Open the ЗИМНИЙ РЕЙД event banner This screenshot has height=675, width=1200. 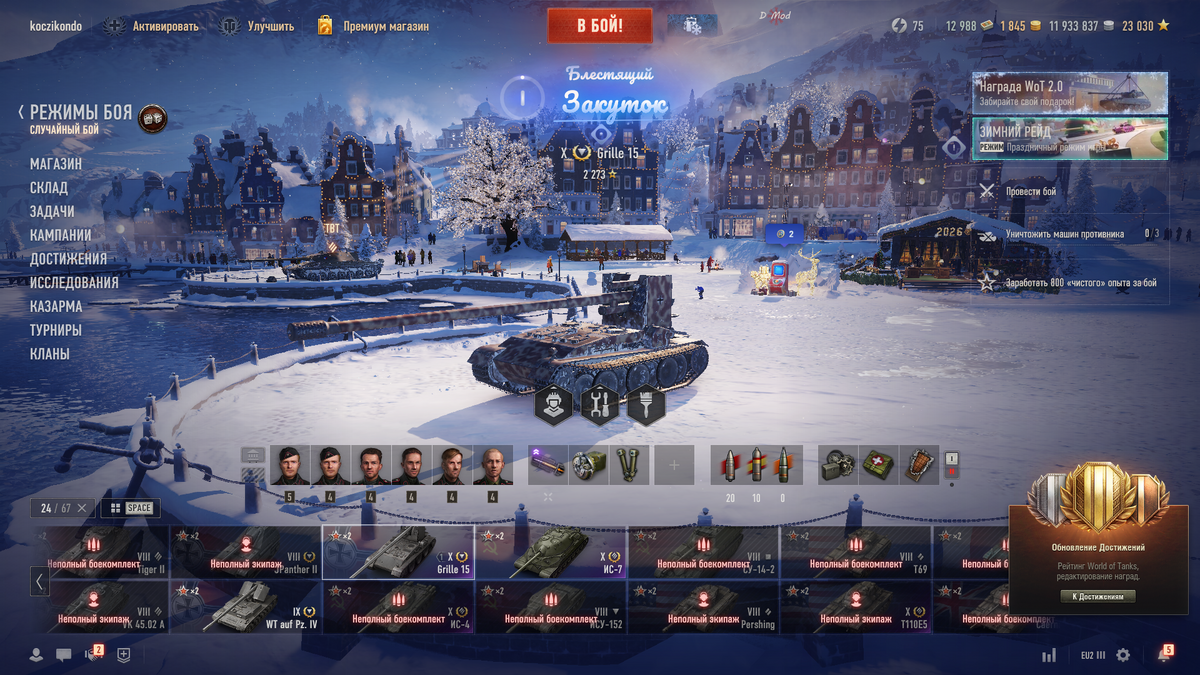(1069, 138)
